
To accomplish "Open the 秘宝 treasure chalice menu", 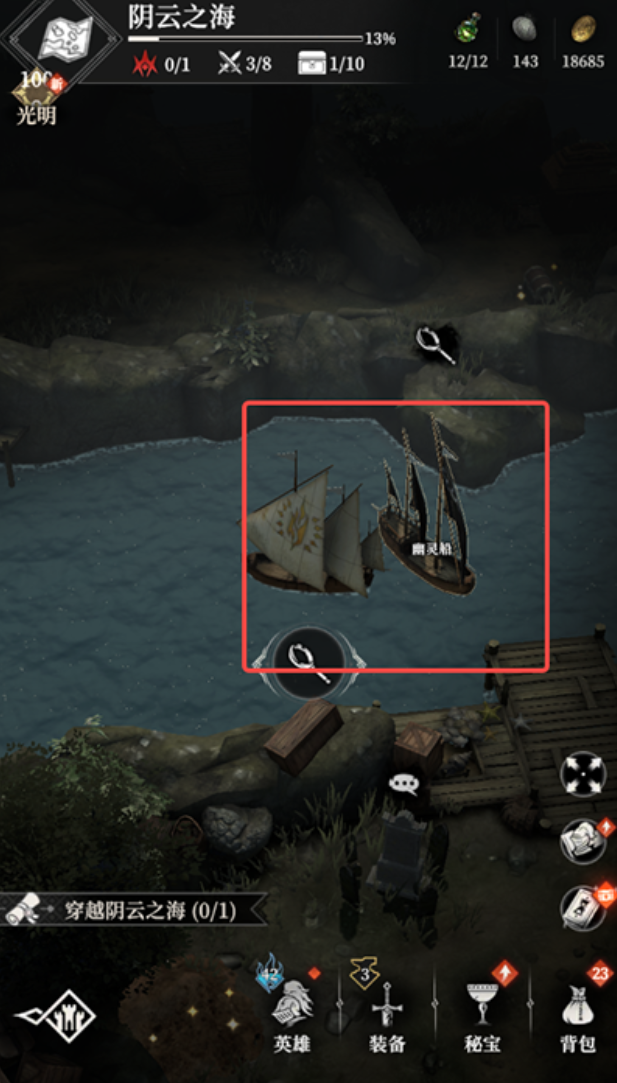I will click(x=483, y=1008).
